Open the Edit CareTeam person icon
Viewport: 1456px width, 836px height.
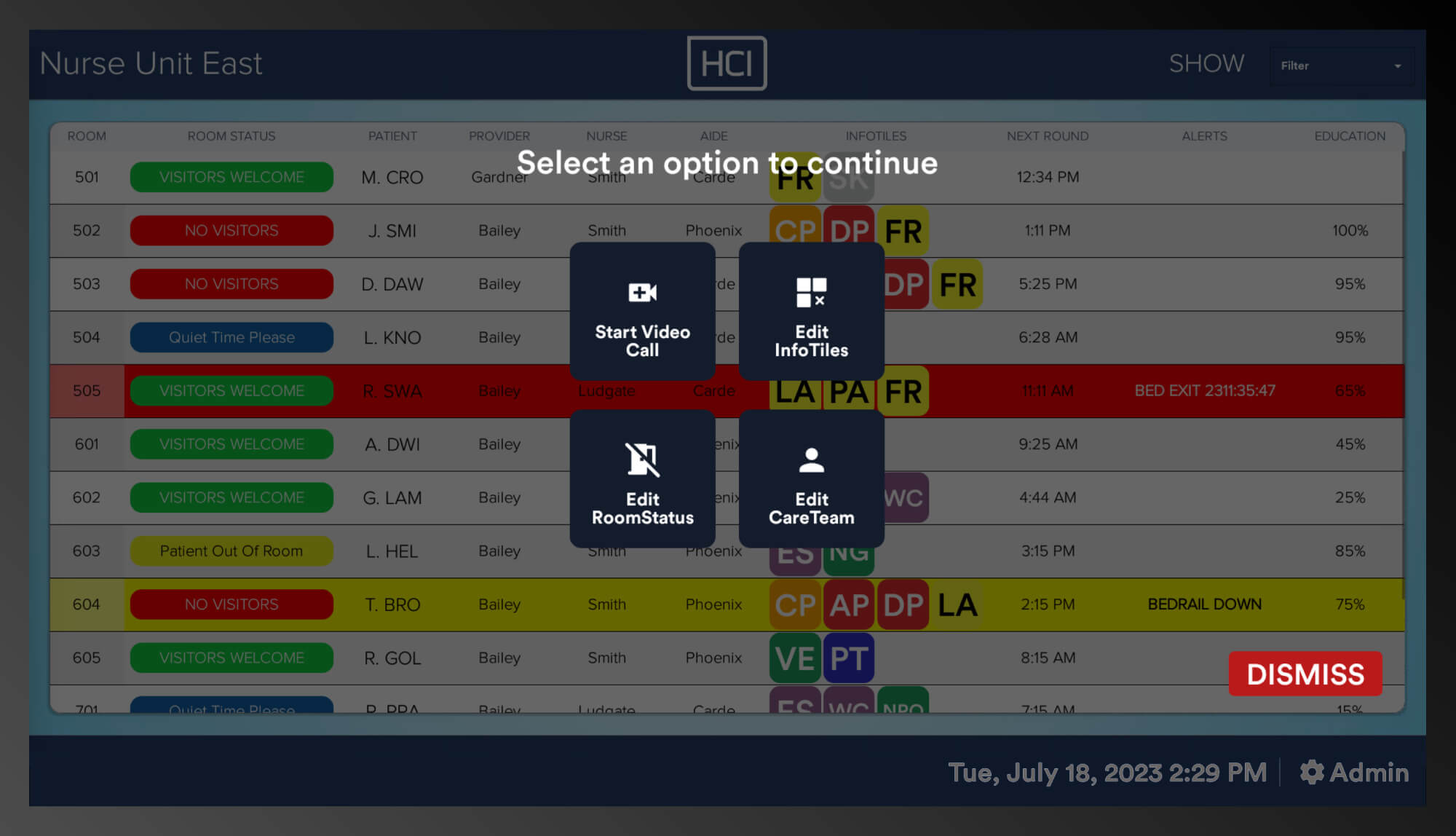coord(810,459)
